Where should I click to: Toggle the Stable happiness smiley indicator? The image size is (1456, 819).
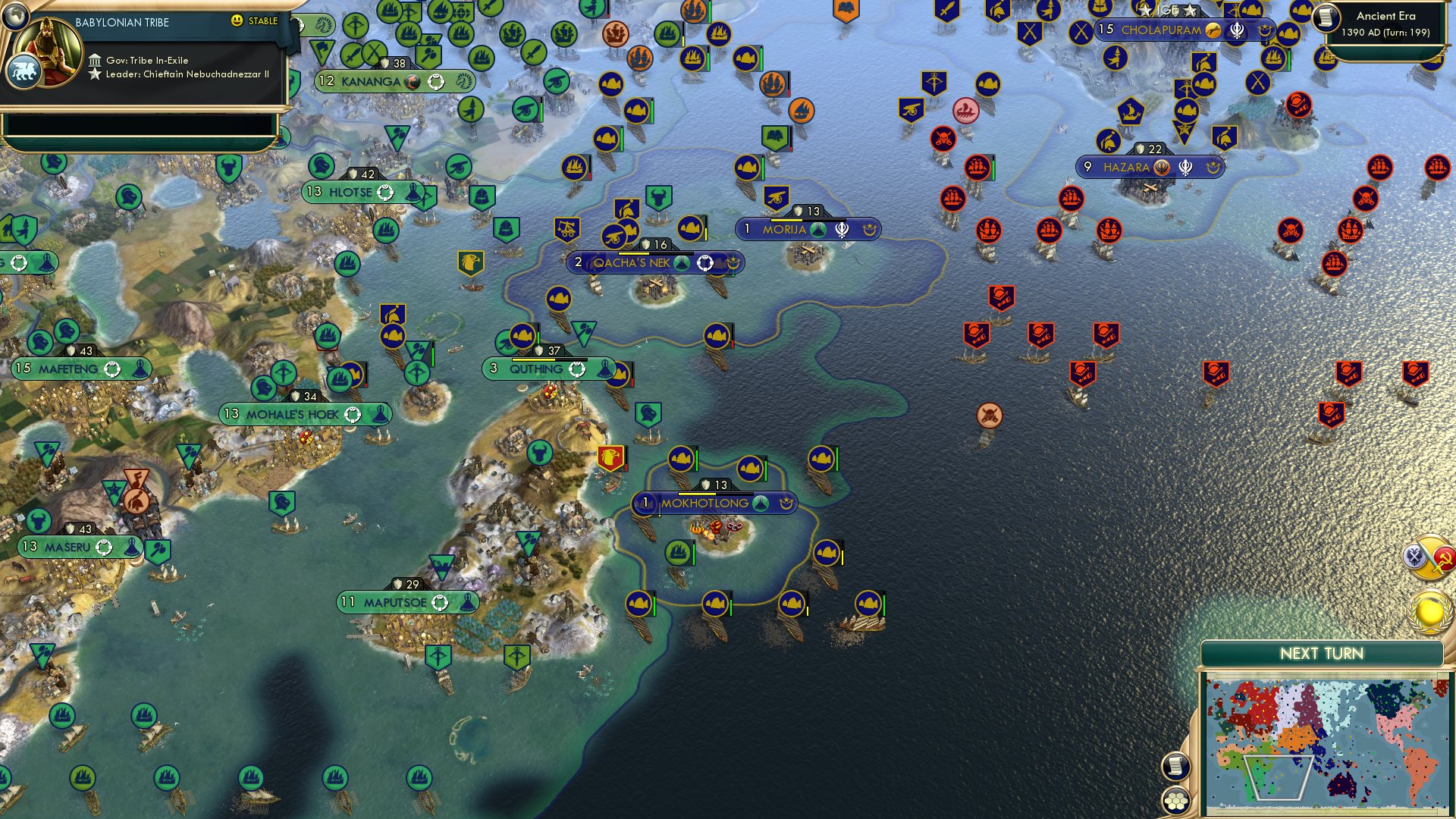coord(238,23)
